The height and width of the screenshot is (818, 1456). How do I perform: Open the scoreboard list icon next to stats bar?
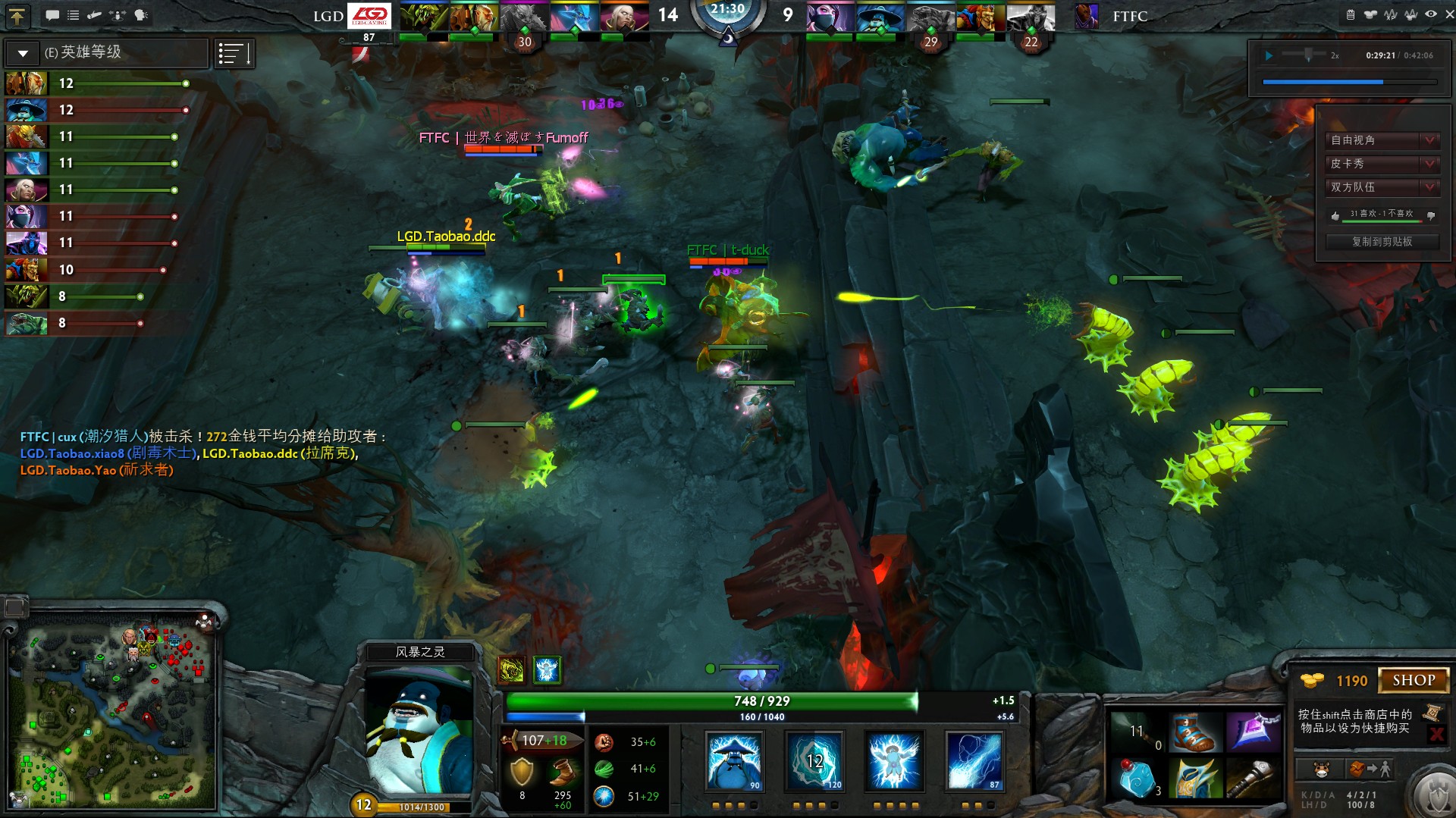[234, 53]
